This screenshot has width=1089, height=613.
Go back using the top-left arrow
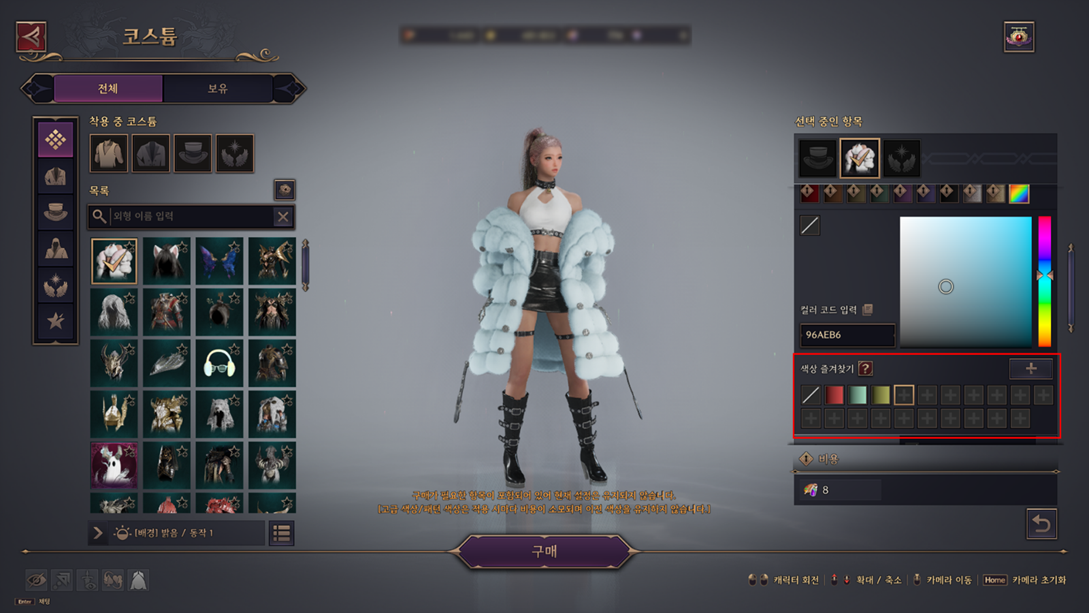(x=32, y=37)
